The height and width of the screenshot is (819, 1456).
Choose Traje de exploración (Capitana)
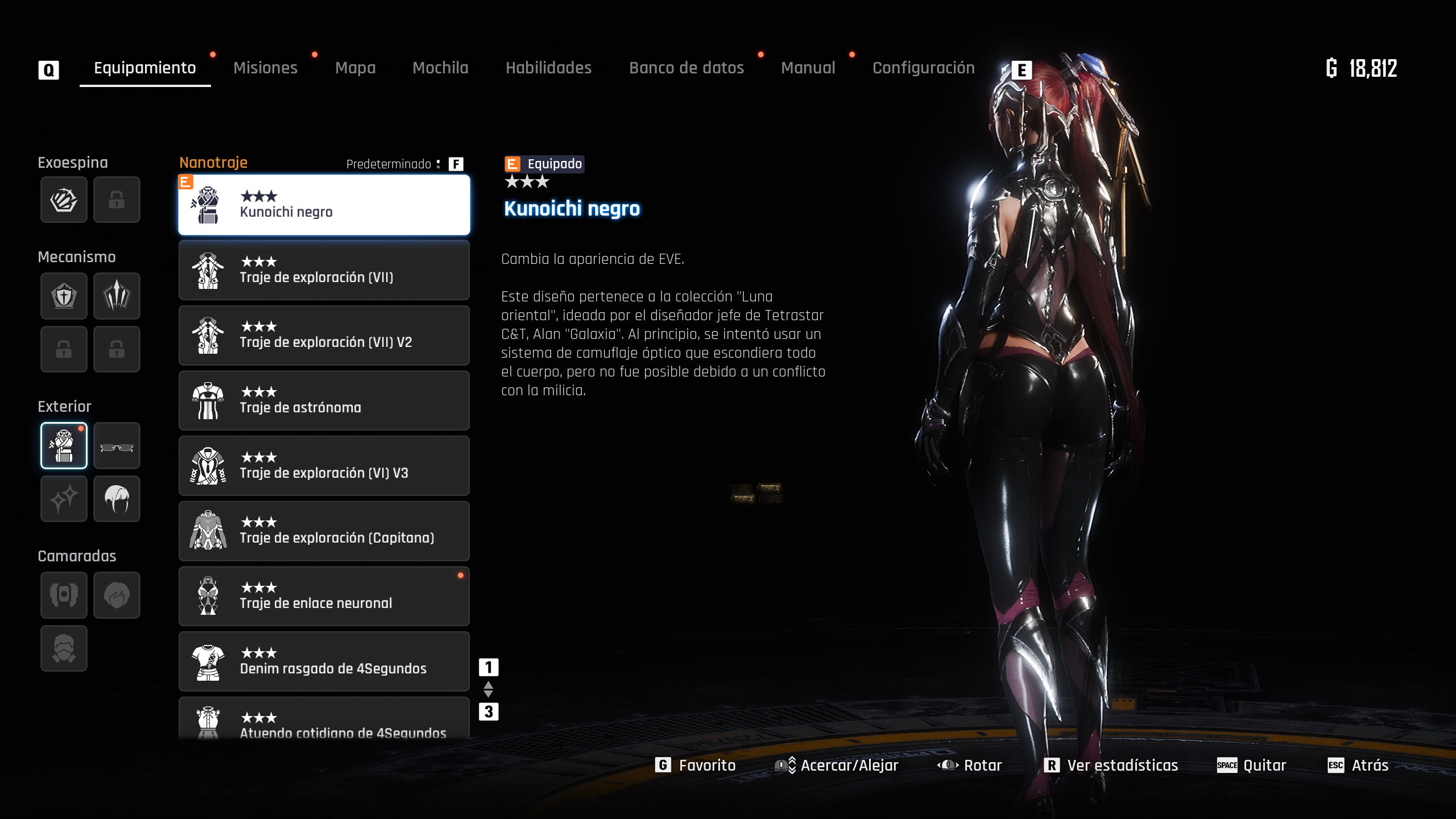pos(324,531)
